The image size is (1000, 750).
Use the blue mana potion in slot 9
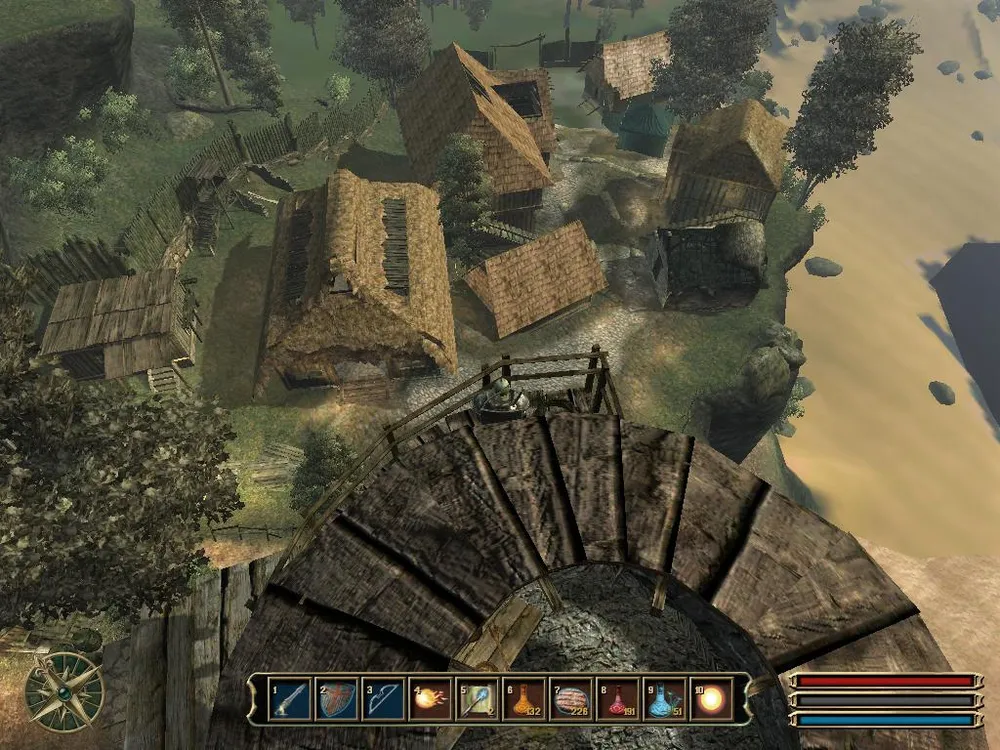tap(666, 698)
